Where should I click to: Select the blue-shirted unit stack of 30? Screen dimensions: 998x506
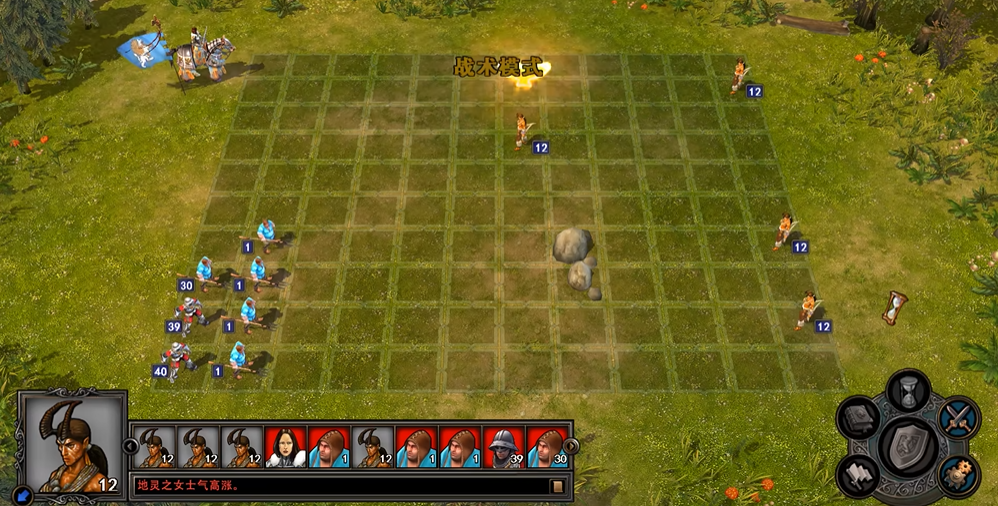coord(205,272)
